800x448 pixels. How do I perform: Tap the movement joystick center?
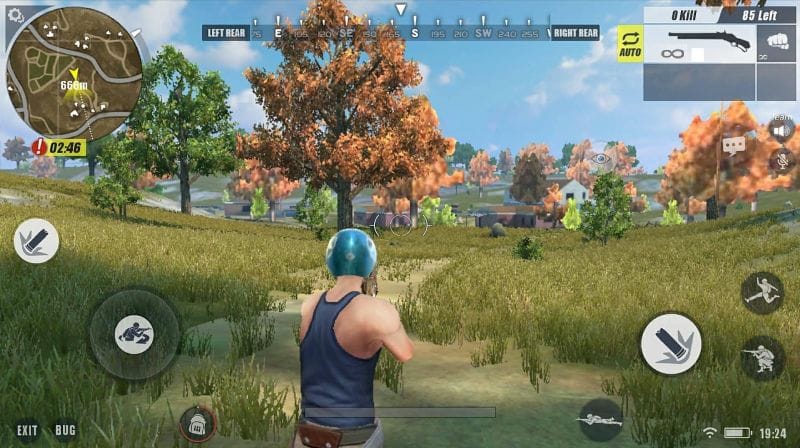coord(134,334)
